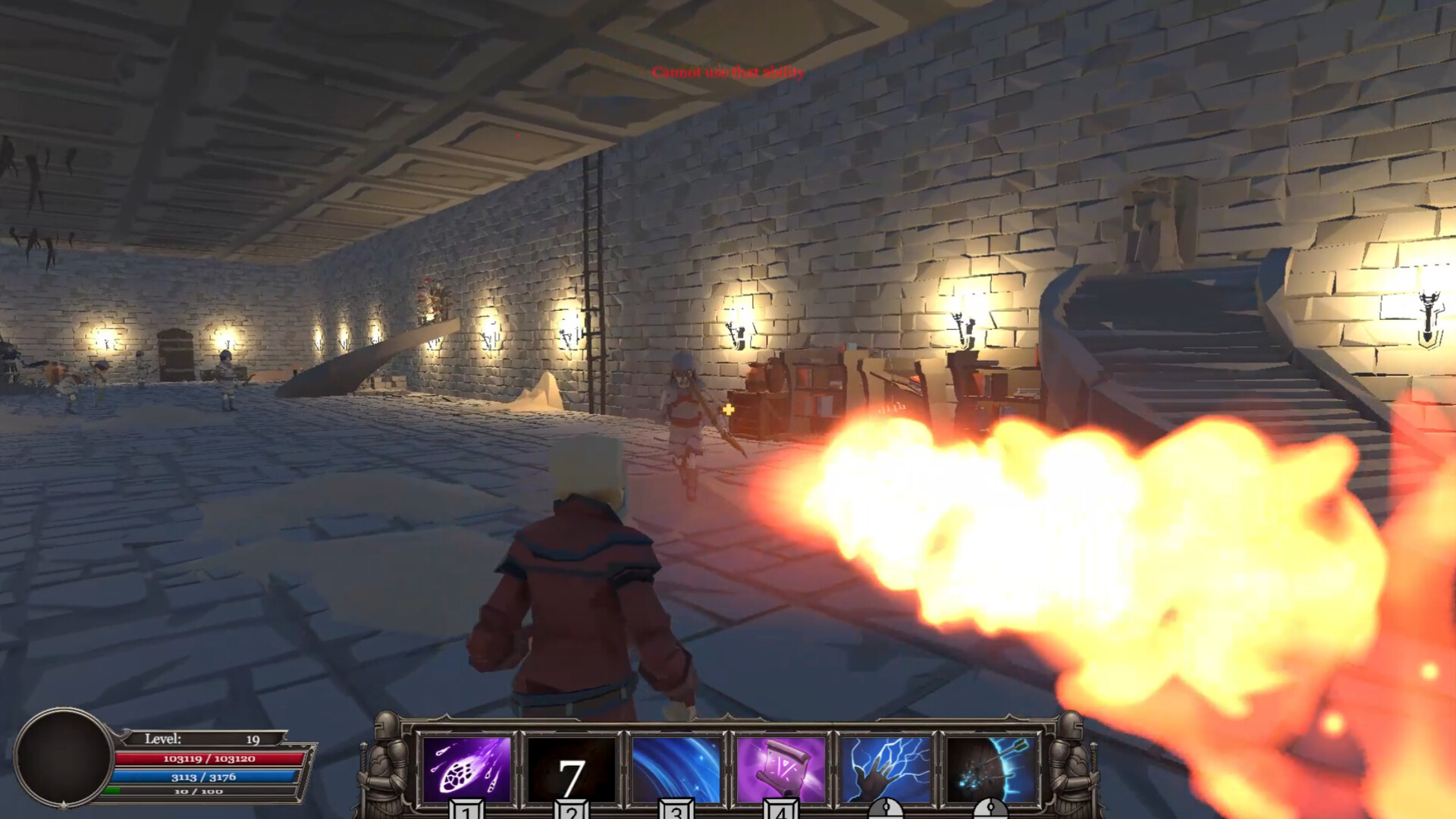Click the Level 19 display
1456x819 pixels.
[x=201, y=737]
